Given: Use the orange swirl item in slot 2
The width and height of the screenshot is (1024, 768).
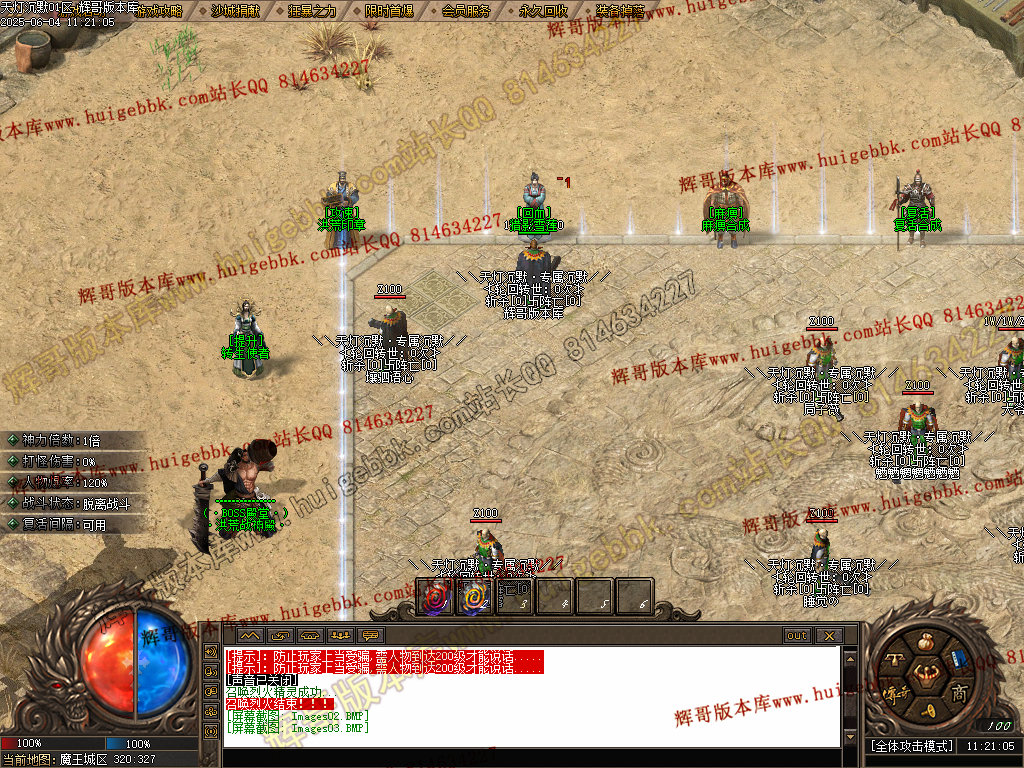Looking at the screenshot, I should coord(475,597).
